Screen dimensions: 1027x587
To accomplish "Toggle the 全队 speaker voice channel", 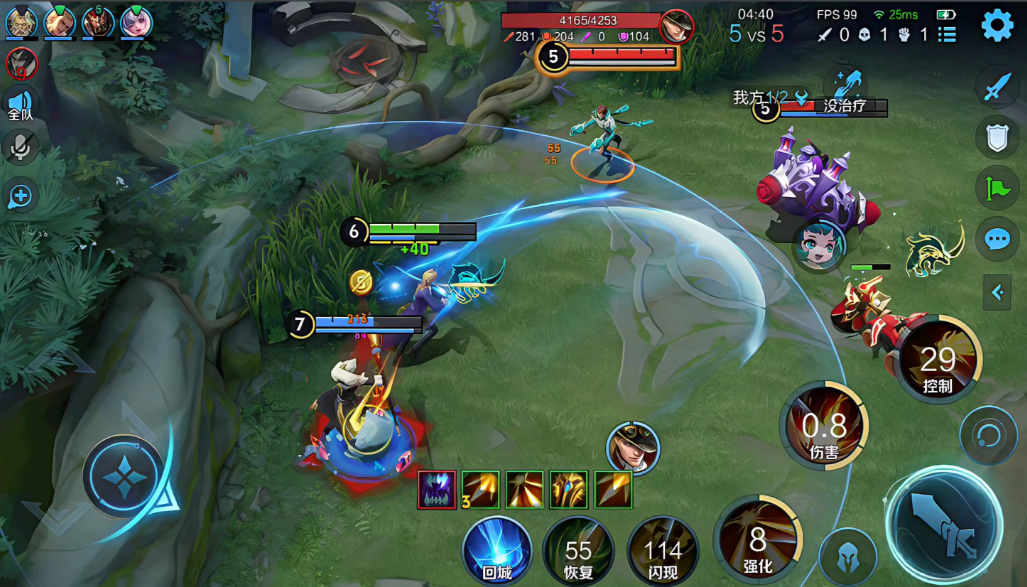I will 20,104.
